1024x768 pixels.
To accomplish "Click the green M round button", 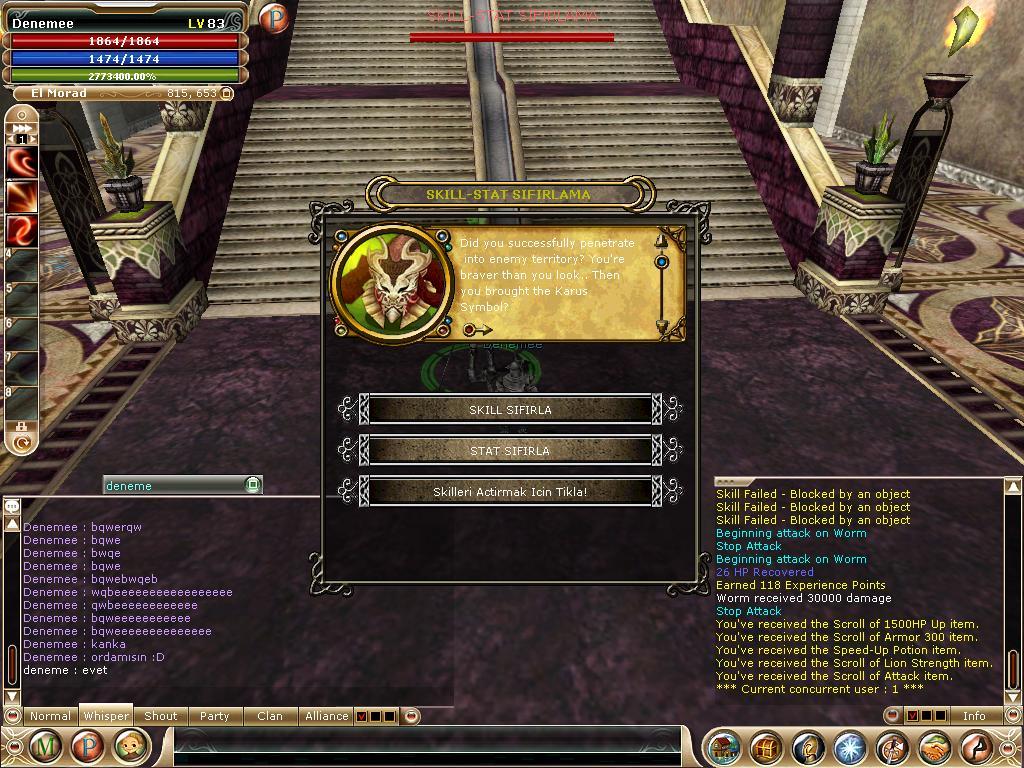I will click(45, 746).
